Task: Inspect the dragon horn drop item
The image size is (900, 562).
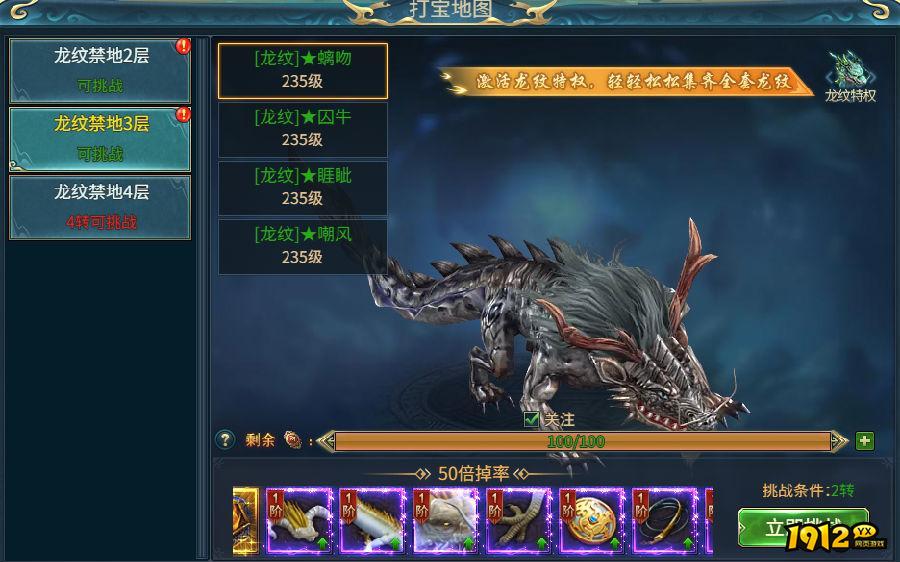Action: (x=298, y=520)
